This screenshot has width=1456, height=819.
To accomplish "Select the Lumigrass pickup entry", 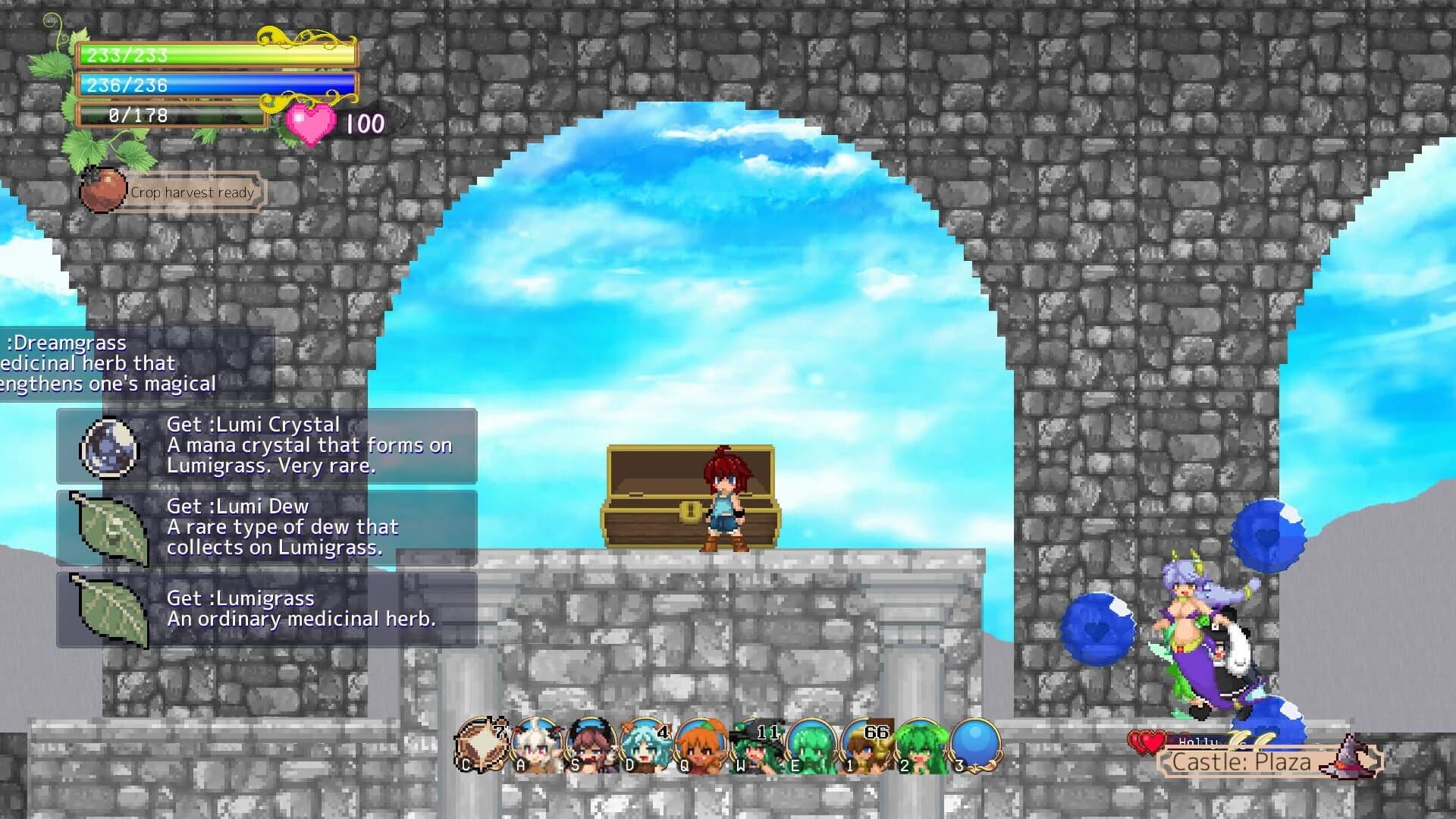I will pyautogui.click(x=265, y=608).
